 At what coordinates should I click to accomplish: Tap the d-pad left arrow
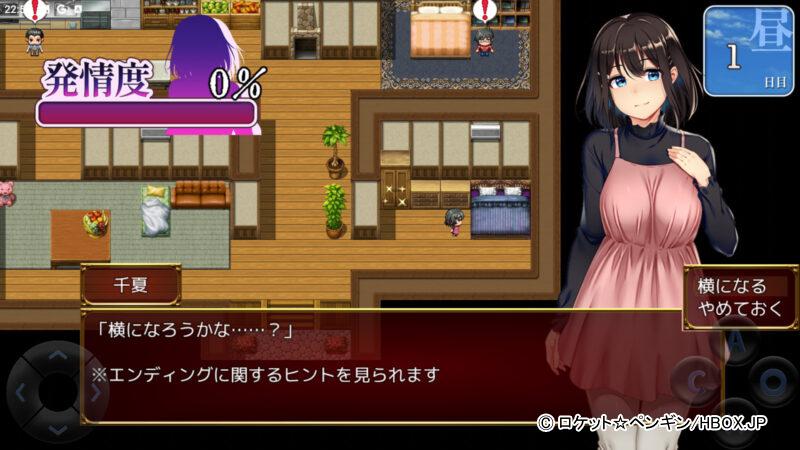pos(20,392)
